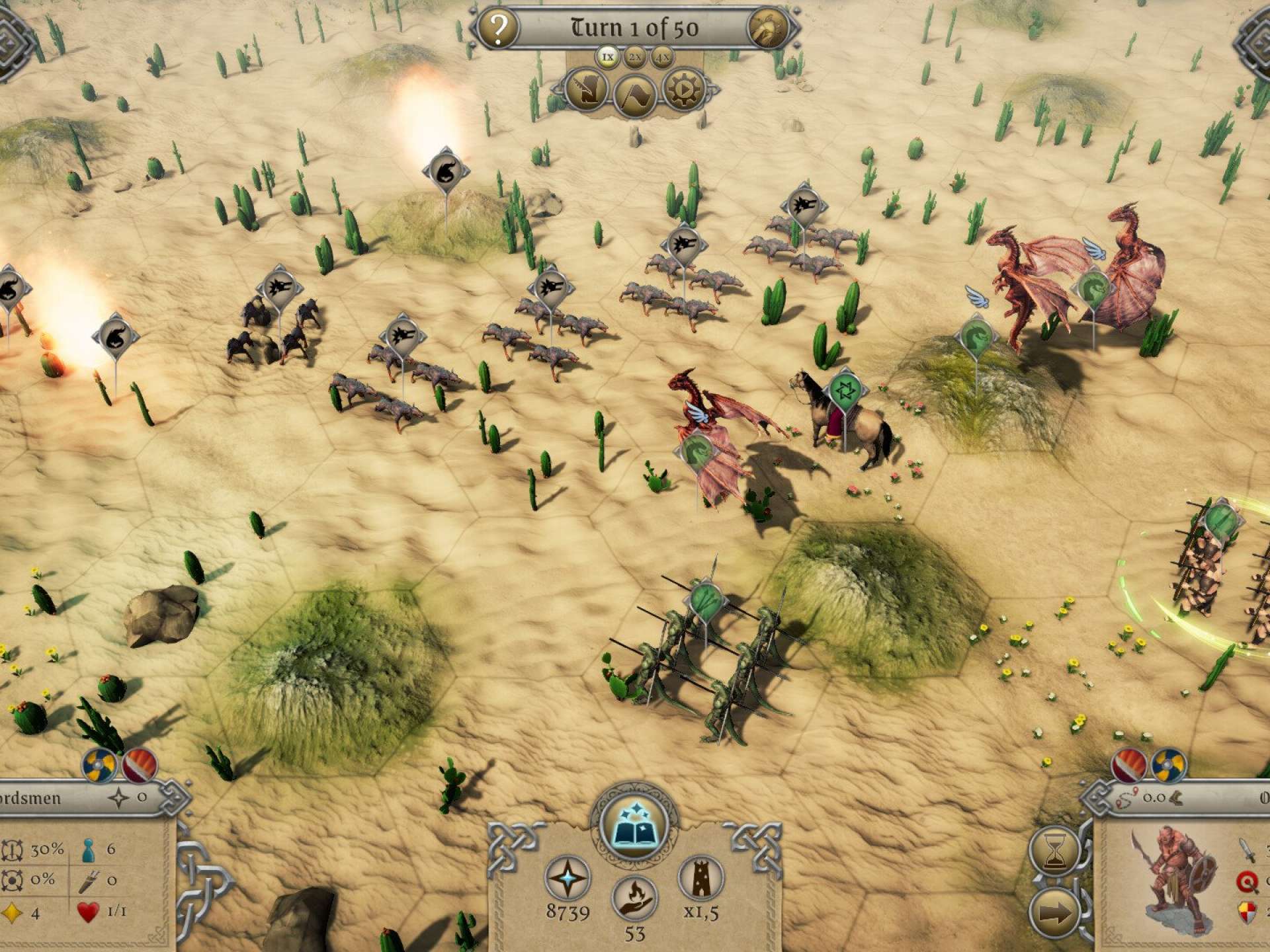The height and width of the screenshot is (952, 1270).
Task: Activate the gear with play arrow button
Action: coord(683,89)
